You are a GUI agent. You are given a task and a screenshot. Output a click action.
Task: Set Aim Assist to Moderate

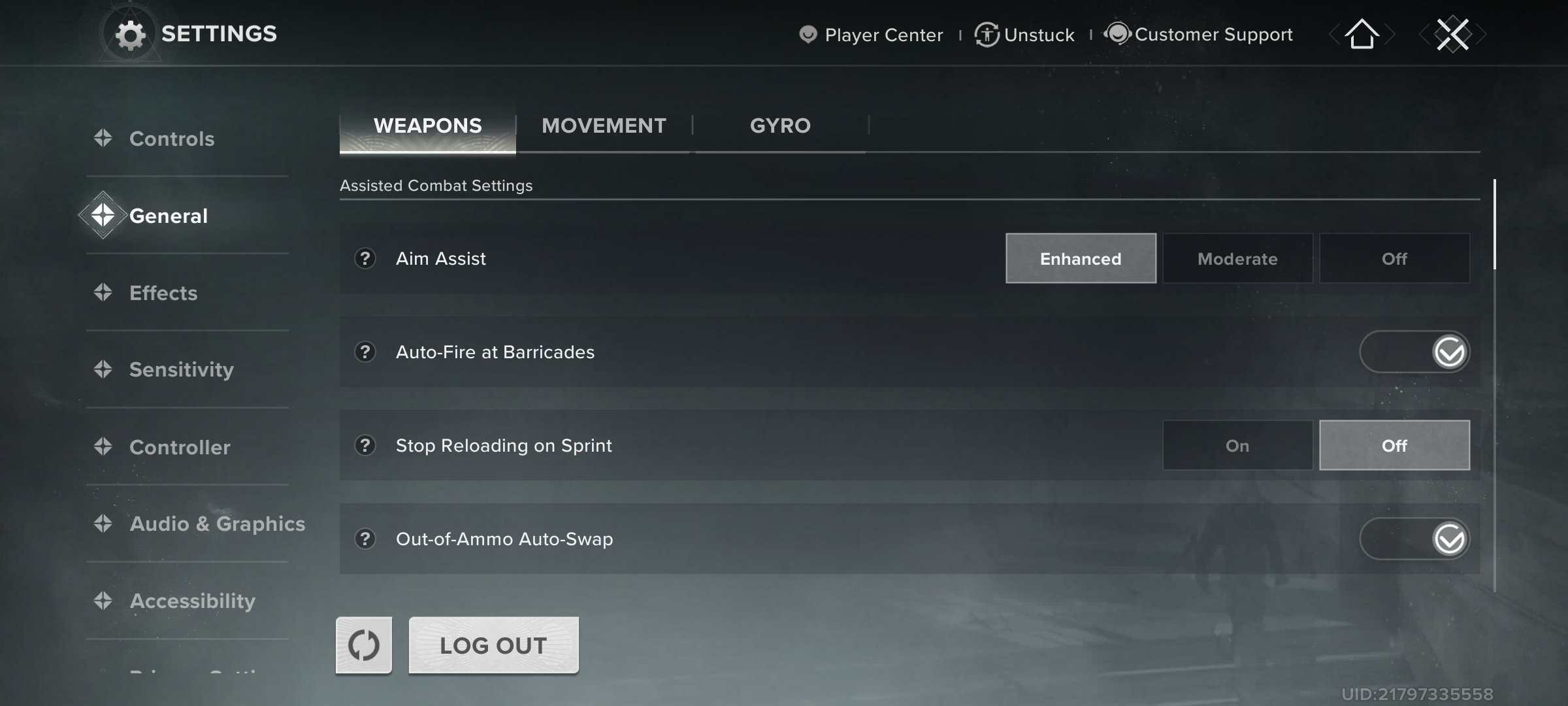pos(1237,258)
